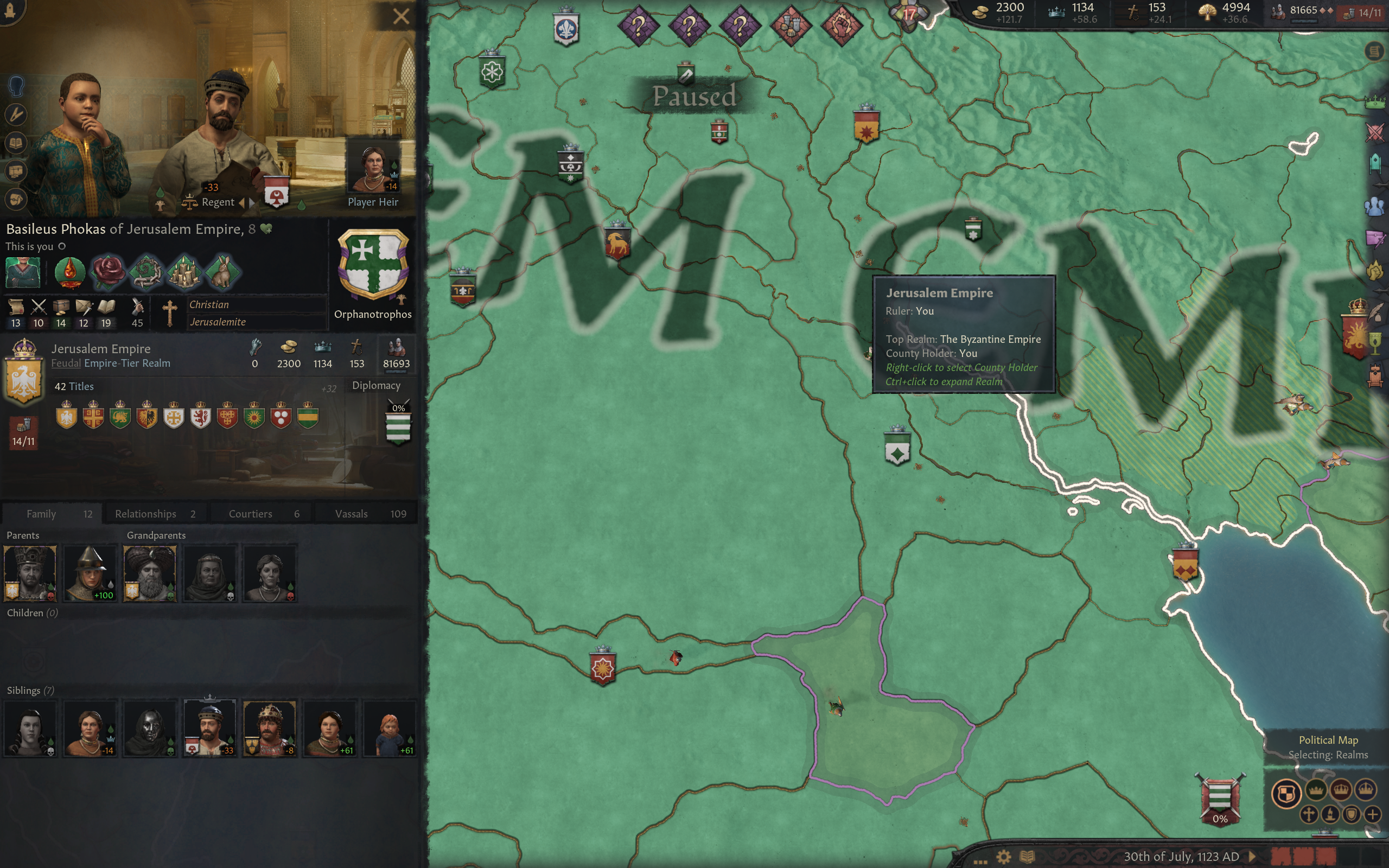Image resolution: width=1389 pixels, height=868 pixels.
Task: Select the pouch icon at bottom of sidebar
Action: [x=16, y=199]
